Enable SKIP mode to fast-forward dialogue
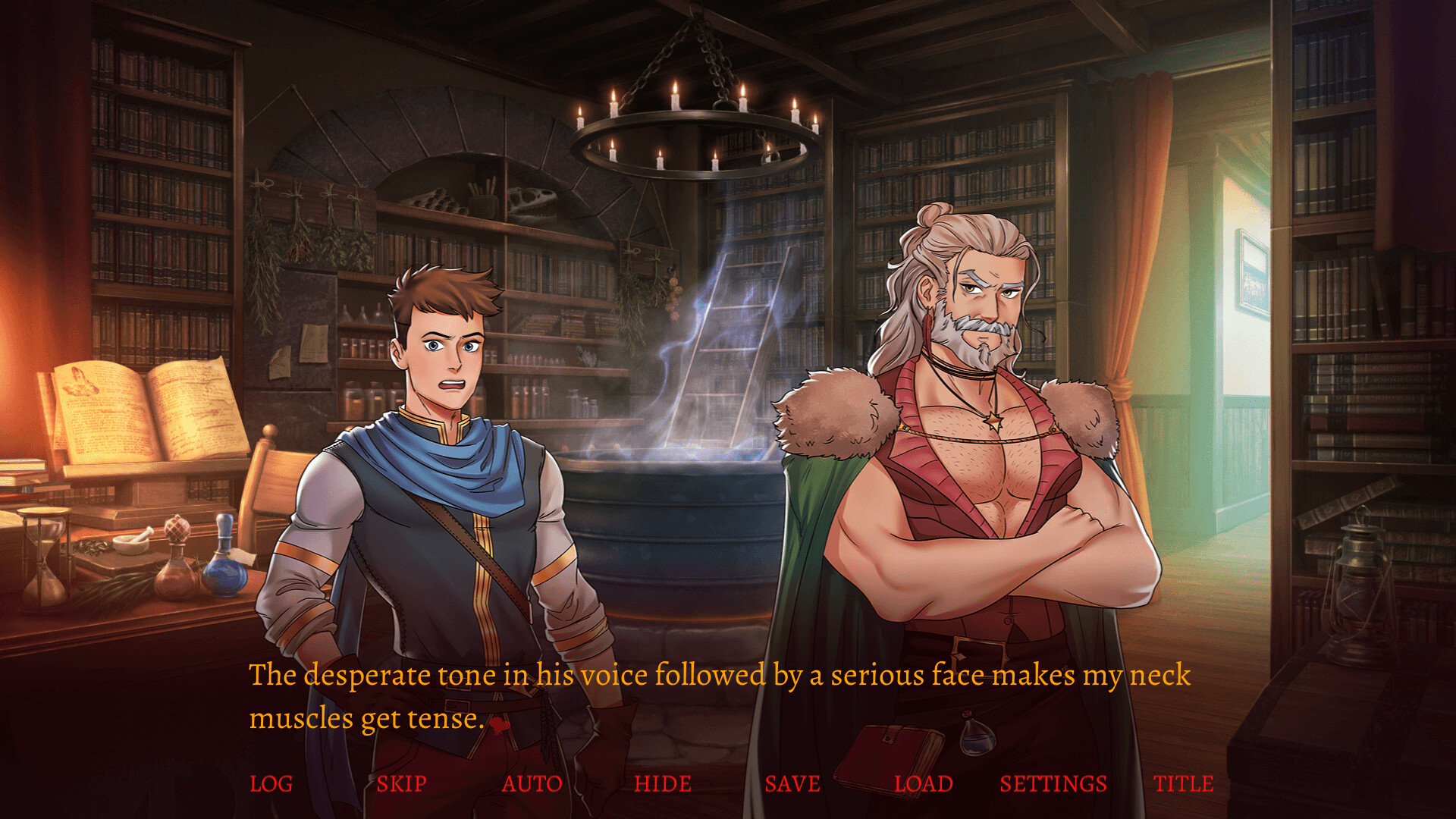Image resolution: width=1456 pixels, height=819 pixels. [402, 784]
